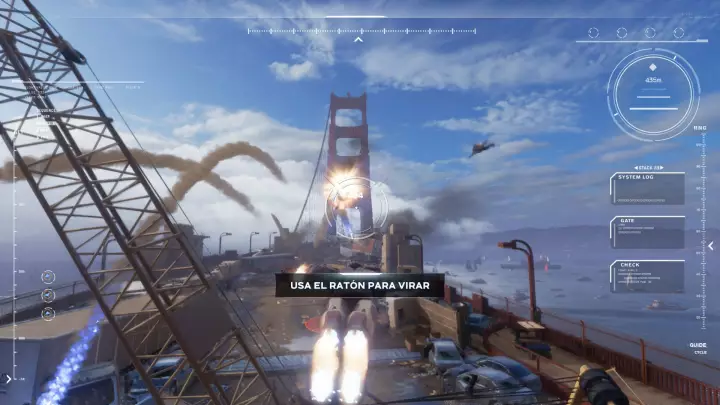Select the GATE info panel
The width and height of the screenshot is (720, 405).
(647, 232)
